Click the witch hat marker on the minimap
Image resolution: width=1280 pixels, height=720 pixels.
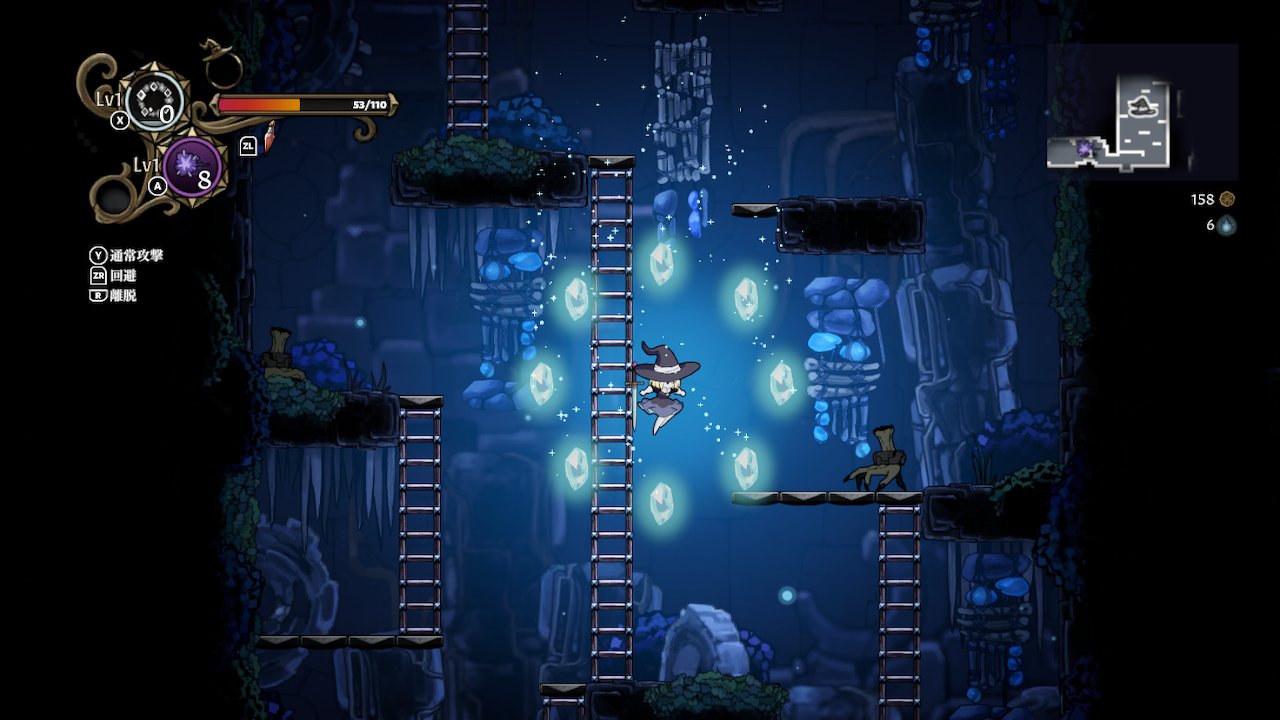1142,105
